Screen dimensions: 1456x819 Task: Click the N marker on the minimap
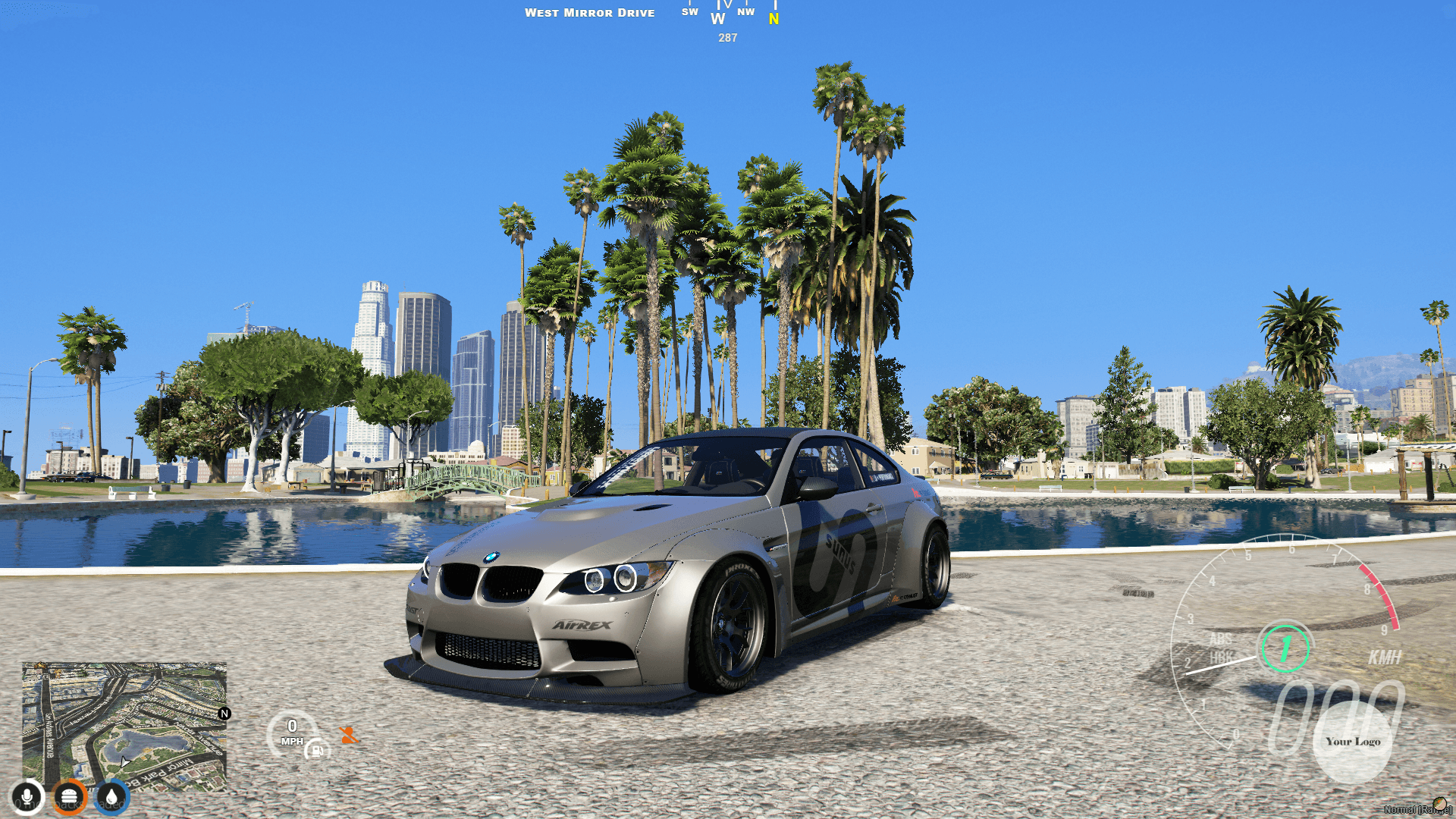coord(224,713)
